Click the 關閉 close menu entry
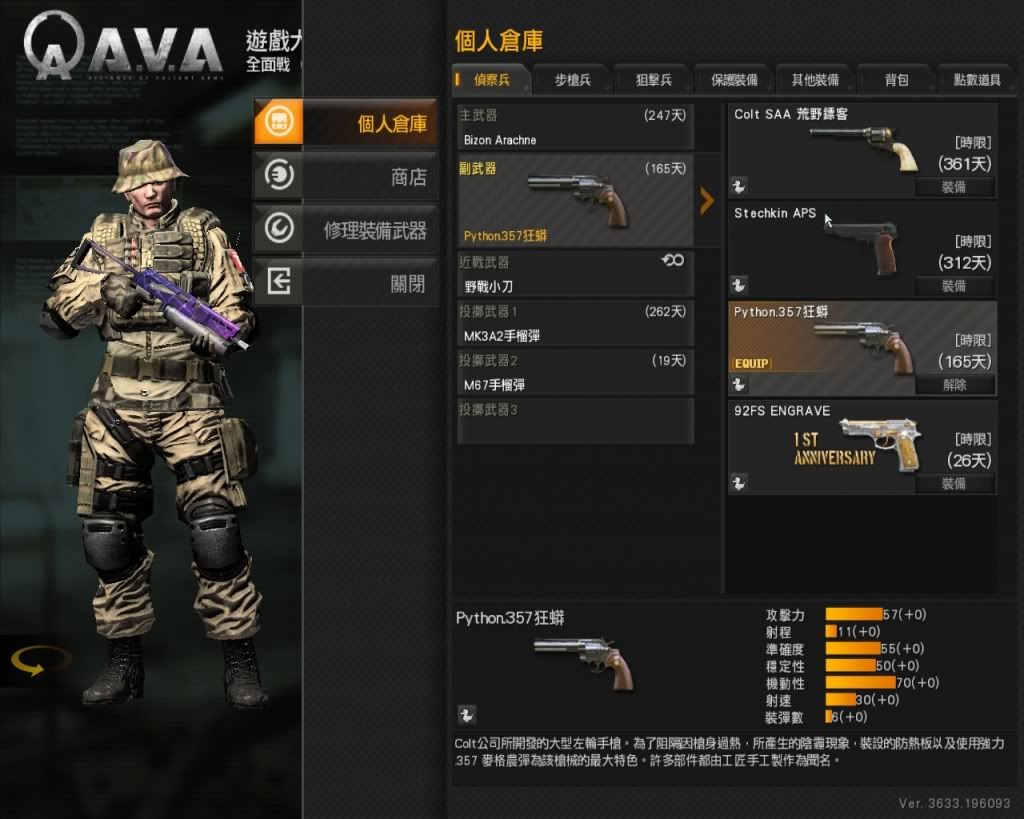Image resolution: width=1024 pixels, height=819 pixels. point(346,284)
